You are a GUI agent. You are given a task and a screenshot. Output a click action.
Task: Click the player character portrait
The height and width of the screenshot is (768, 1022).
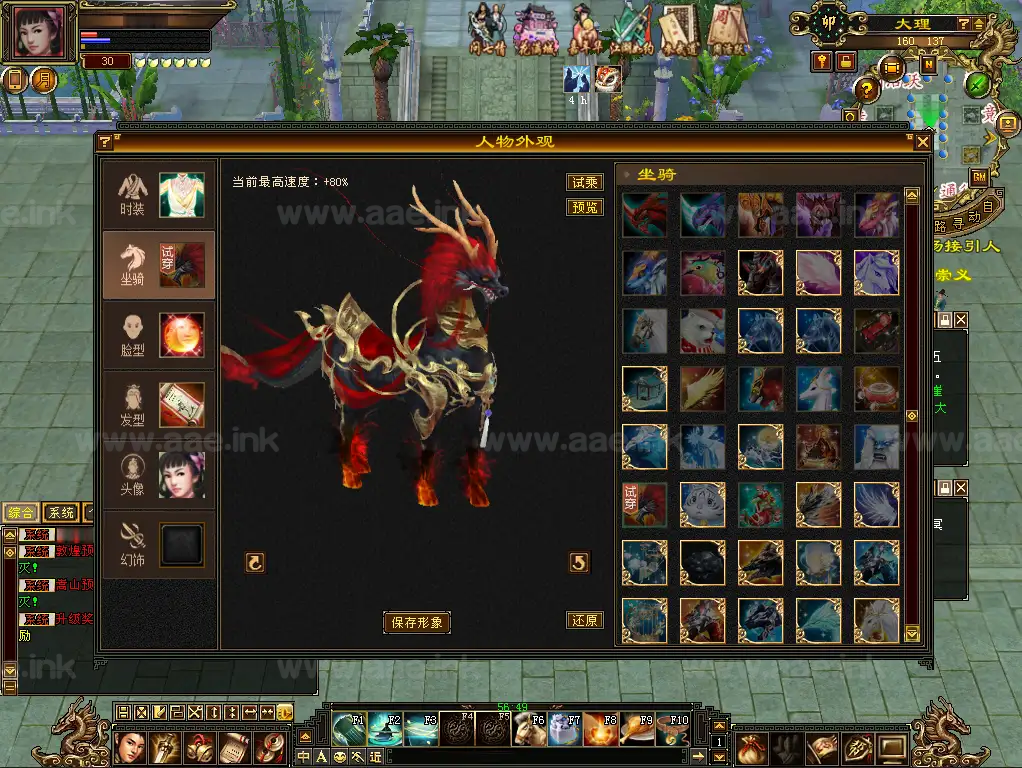(40, 33)
